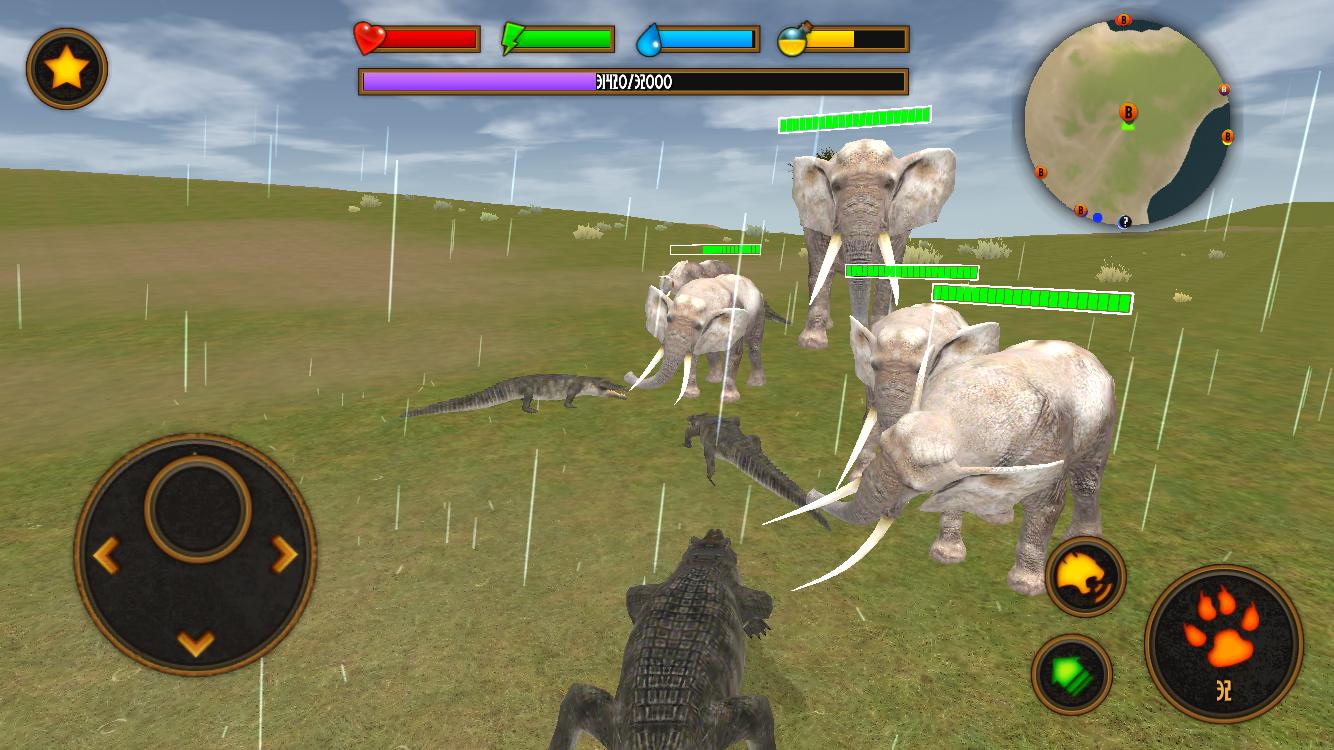Tap the central B marker on the minimap
This screenshot has width=1334, height=750.
pos(1128,111)
